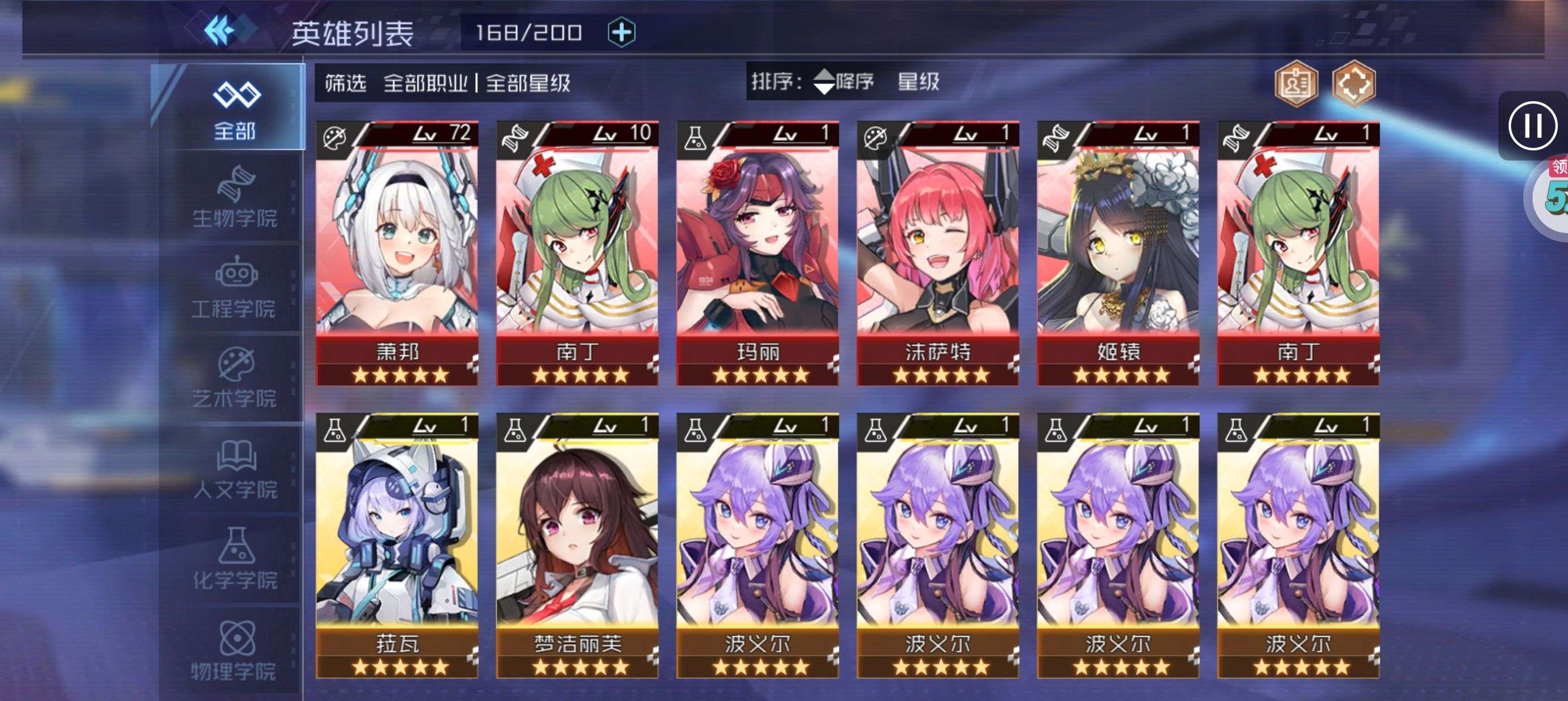The width and height of the screenshot is (1568, 701).
Task: Pause using the circular pause button
Action: coord(1532,126)
